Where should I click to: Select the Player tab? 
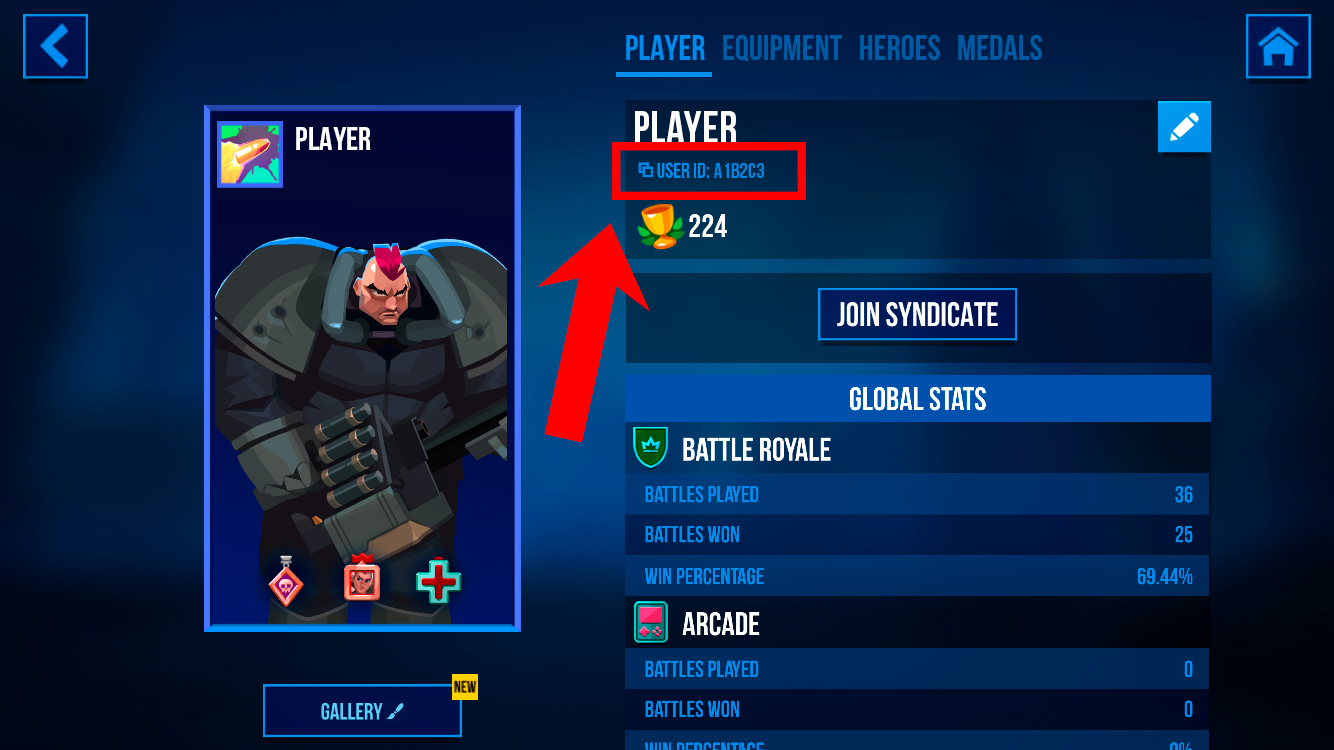point(665,48)
